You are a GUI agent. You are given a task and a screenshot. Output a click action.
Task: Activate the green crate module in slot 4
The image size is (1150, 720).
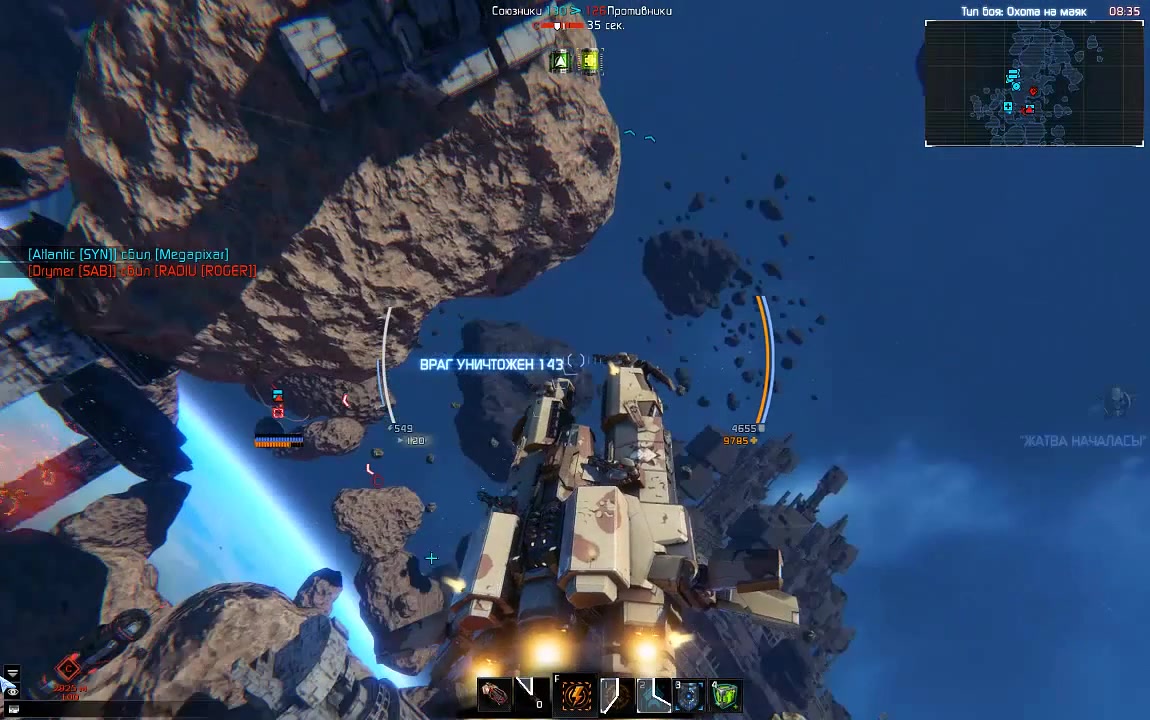pyautogui.click(x=727, y=695)
